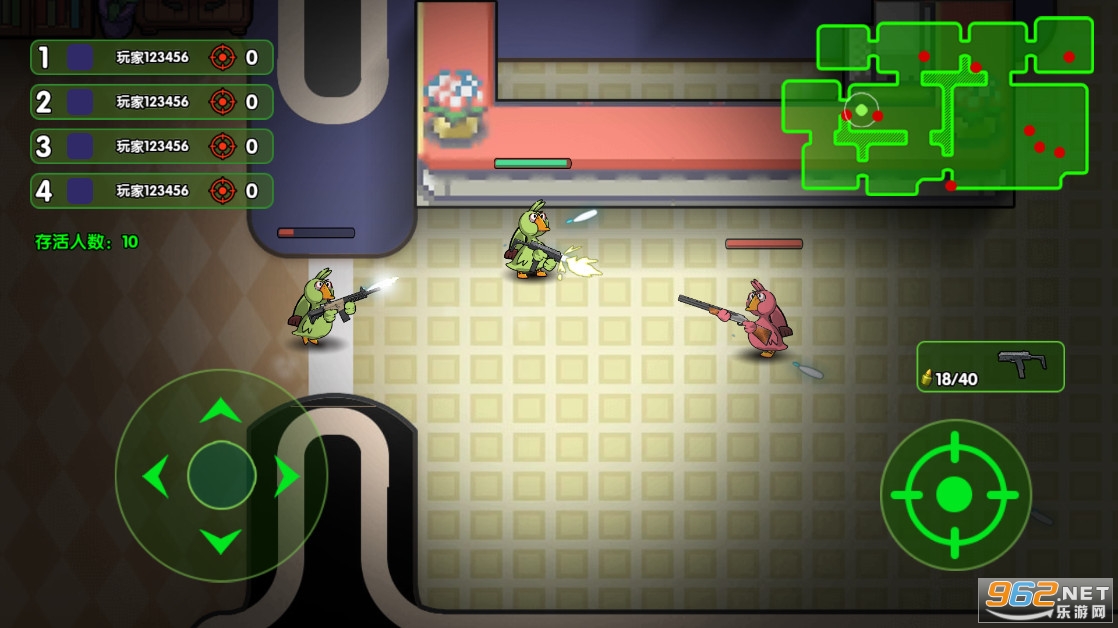Open the green minimap
Viewport: 1118px width, 628px height.
935,105
